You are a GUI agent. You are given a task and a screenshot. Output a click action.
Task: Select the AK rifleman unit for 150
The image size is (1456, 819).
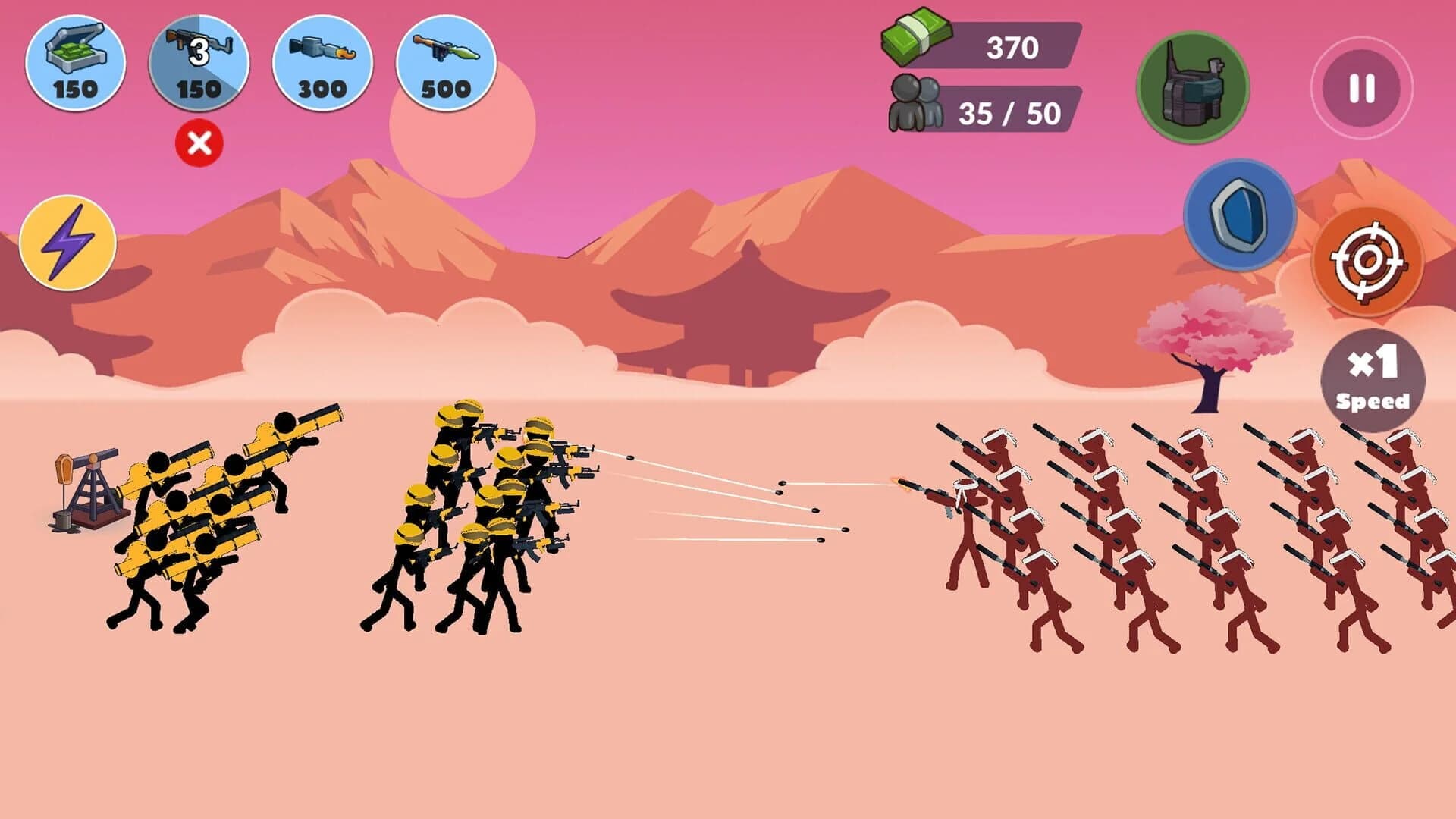click(199, 64)
